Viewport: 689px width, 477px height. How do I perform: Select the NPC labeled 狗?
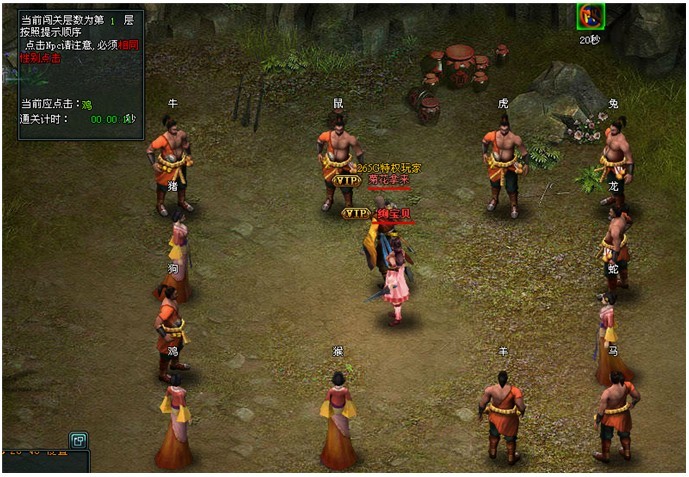[x=168, y=331]
